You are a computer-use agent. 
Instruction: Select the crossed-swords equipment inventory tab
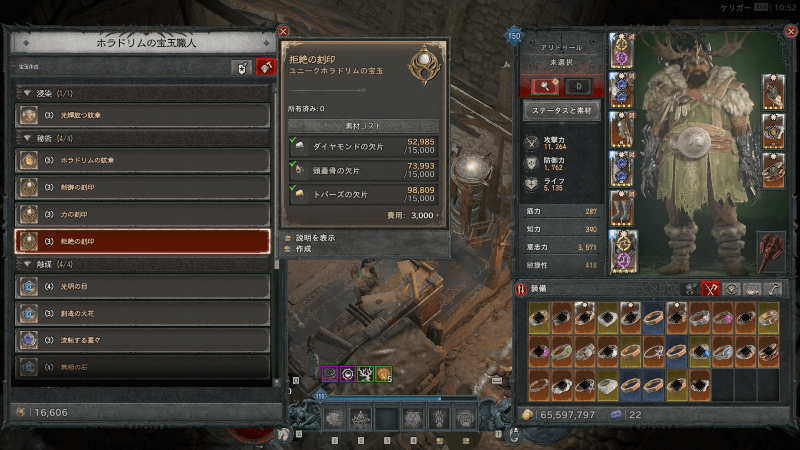712,288
